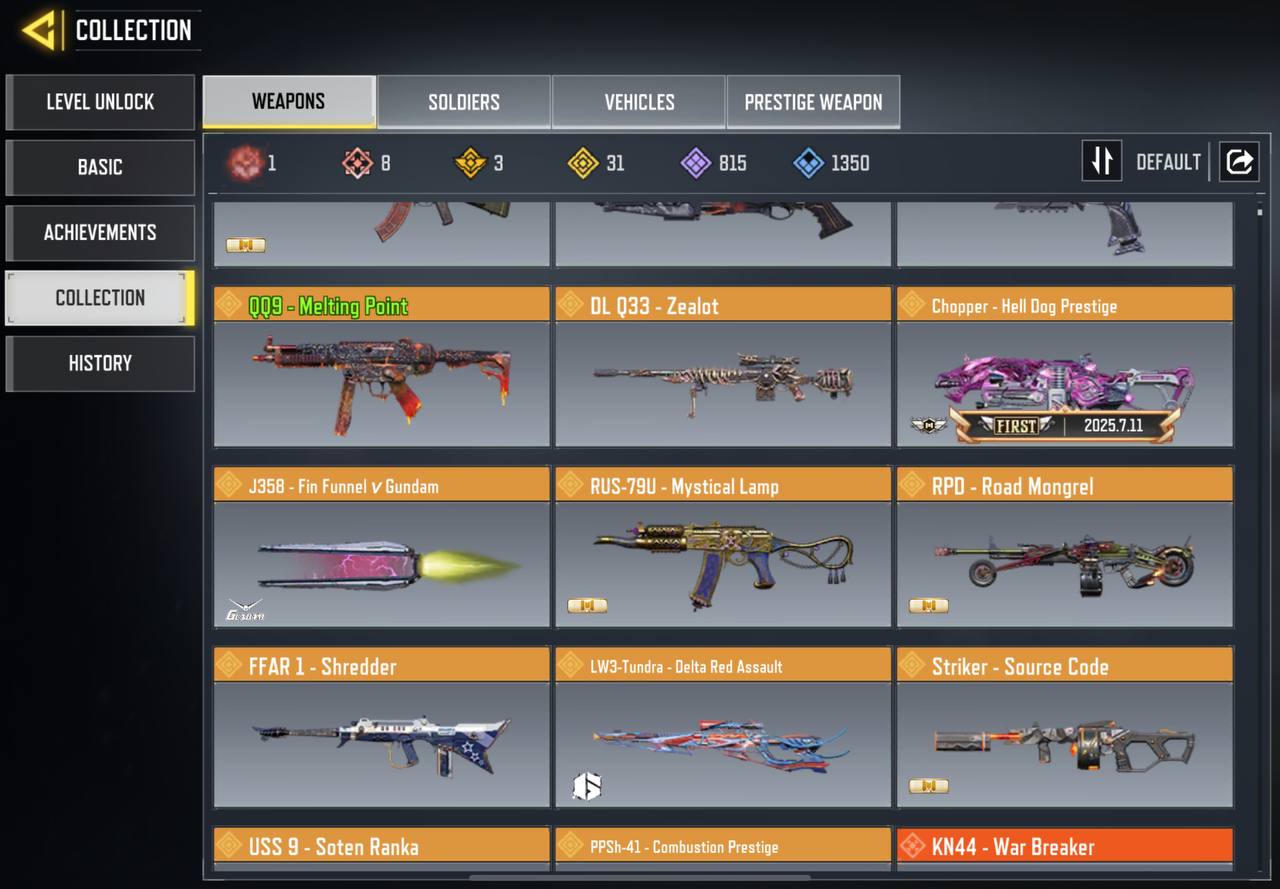Screen dimensions: 1280x889
Task: Select the FFAR 1 - Shredder weapon
Action: (381, 727)
